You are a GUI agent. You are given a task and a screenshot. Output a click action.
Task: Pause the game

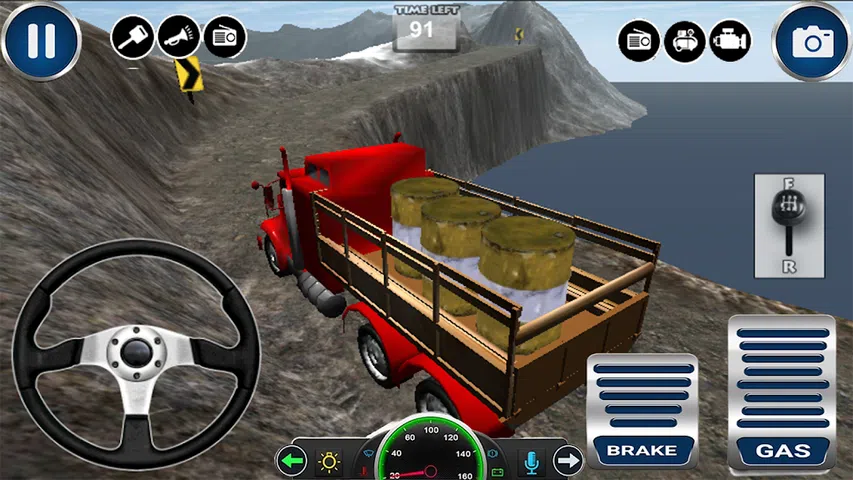click(x=40, y=41)
